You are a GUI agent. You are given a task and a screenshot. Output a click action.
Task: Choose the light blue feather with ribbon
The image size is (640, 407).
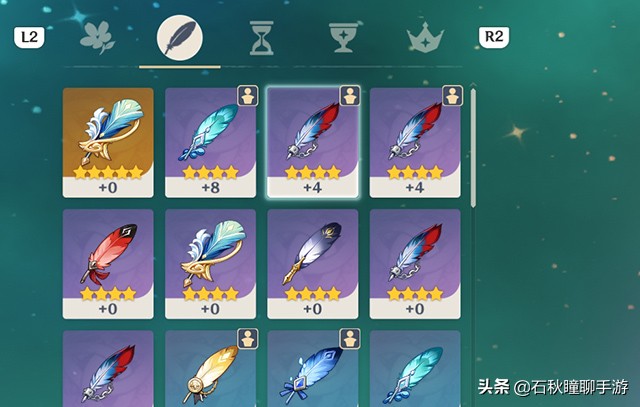click(x=312, y=370)
